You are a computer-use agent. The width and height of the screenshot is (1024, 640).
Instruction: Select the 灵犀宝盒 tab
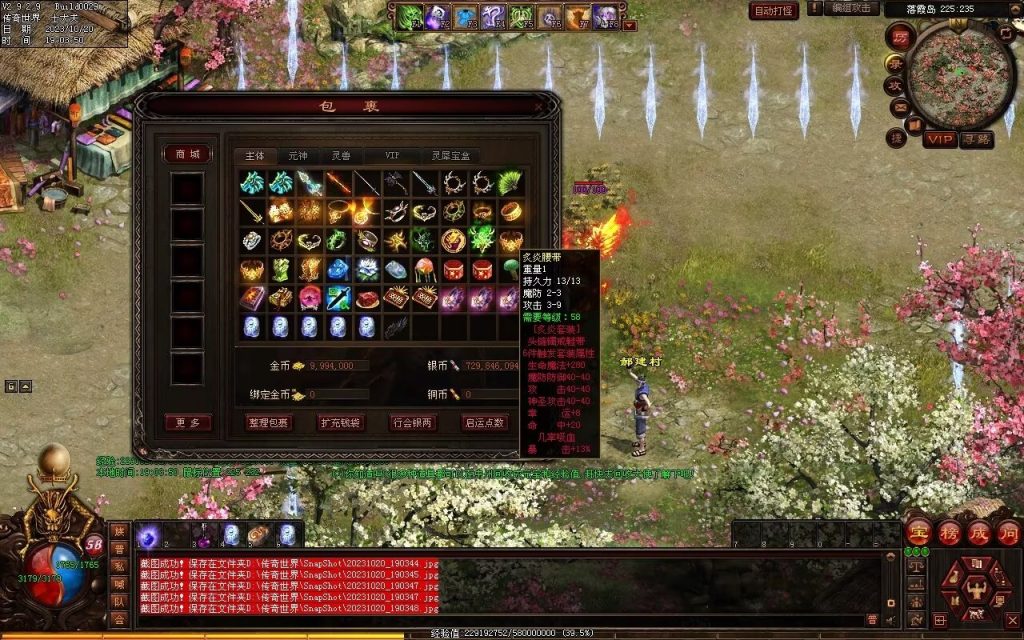(x=450, y=156)
